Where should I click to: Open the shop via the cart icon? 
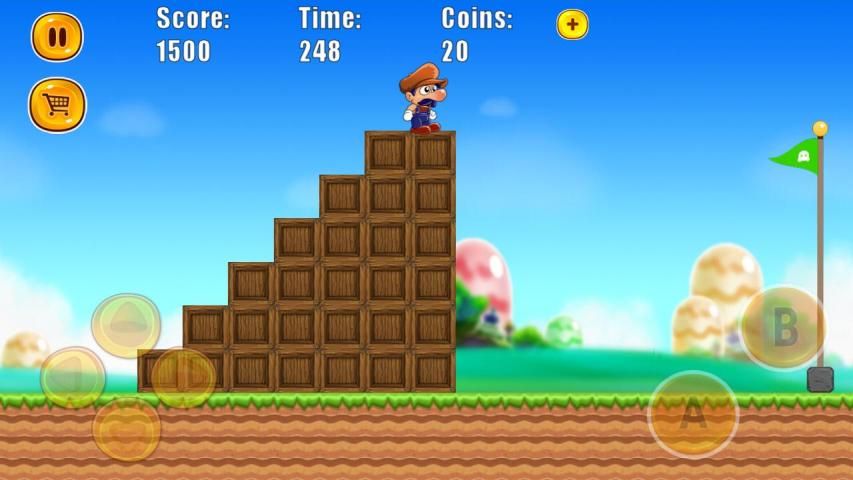57,105
